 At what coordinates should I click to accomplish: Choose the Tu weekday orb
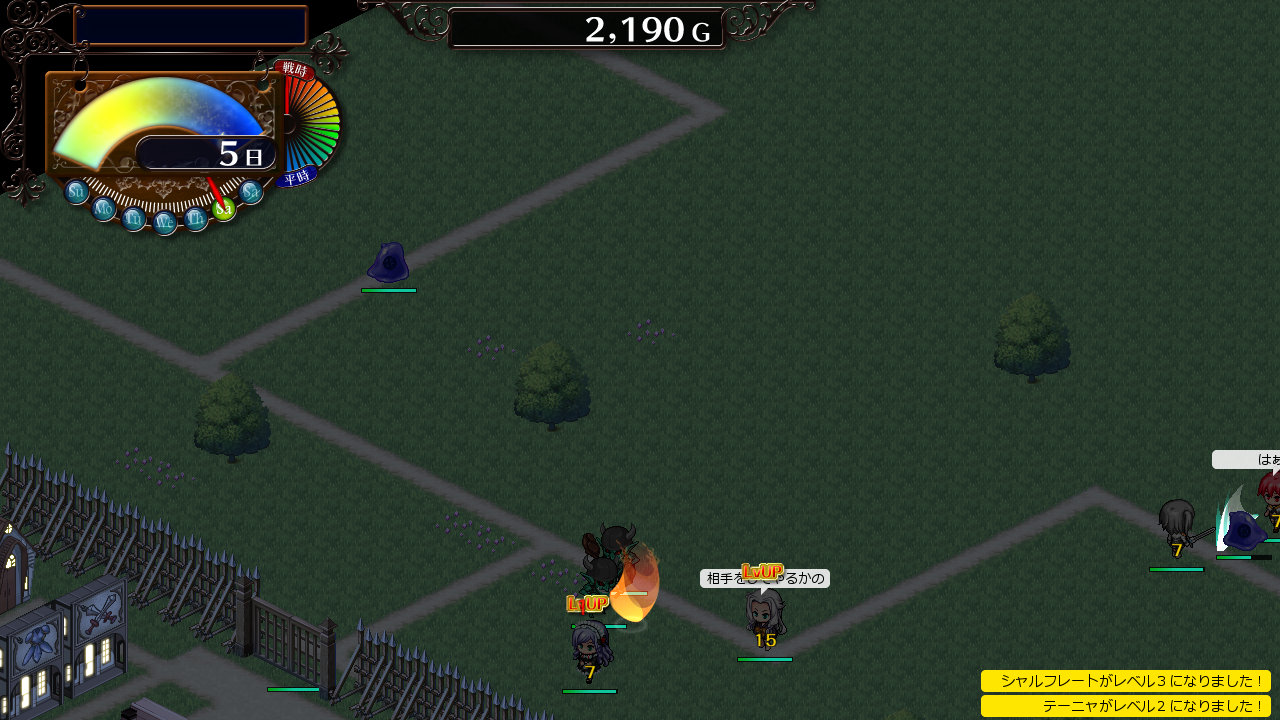[134, 219]
